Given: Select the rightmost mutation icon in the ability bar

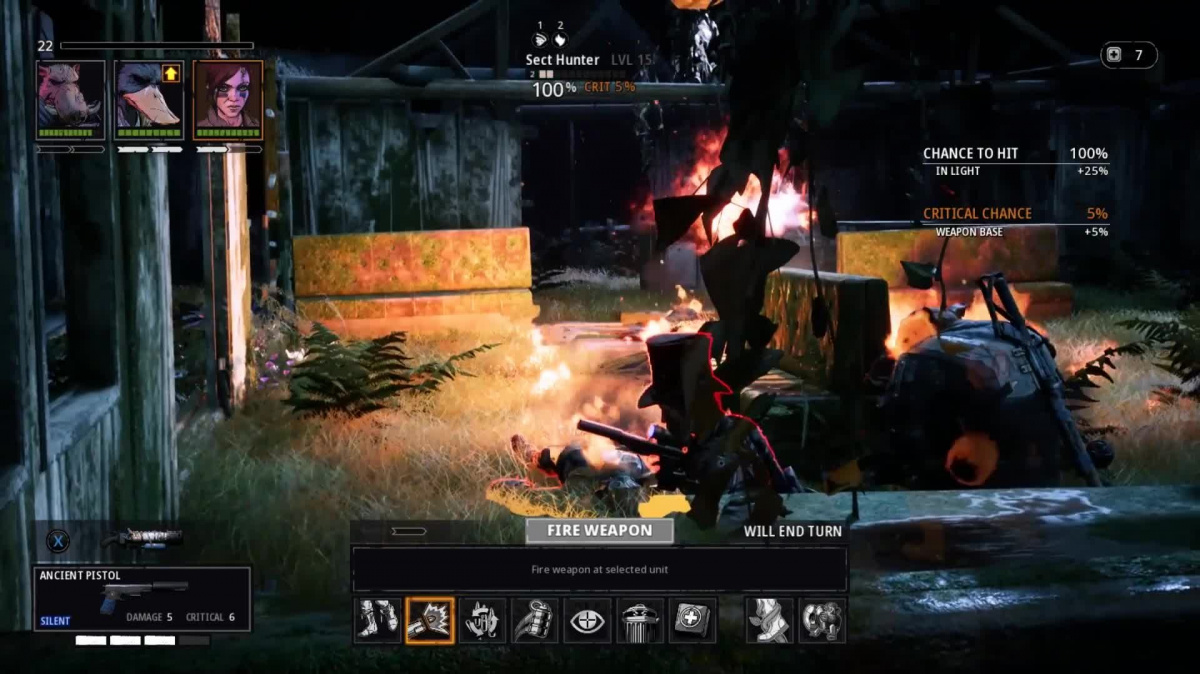Looking at the screenshot, I should tap(822, 620).
